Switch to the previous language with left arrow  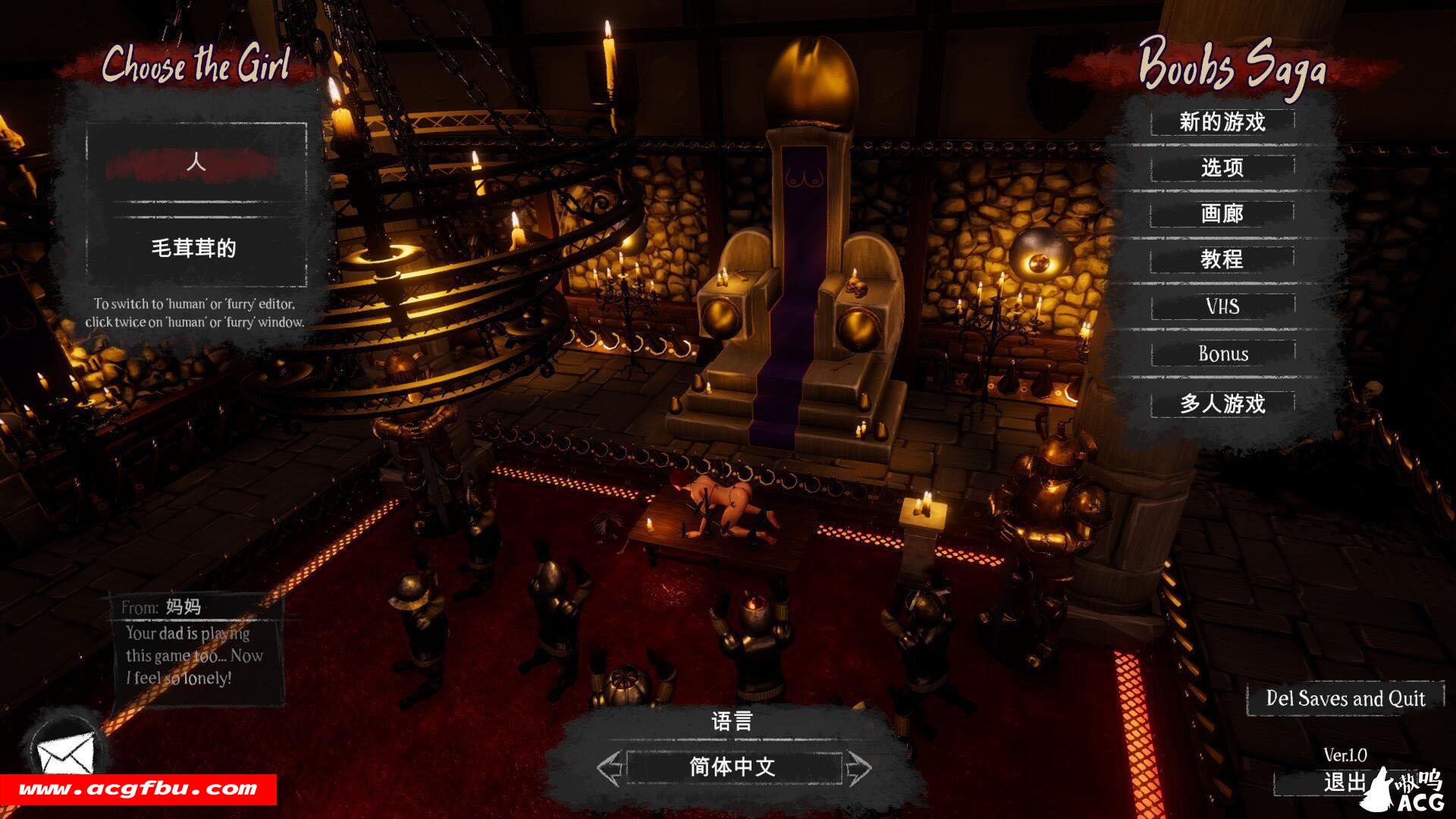point(609,768)
